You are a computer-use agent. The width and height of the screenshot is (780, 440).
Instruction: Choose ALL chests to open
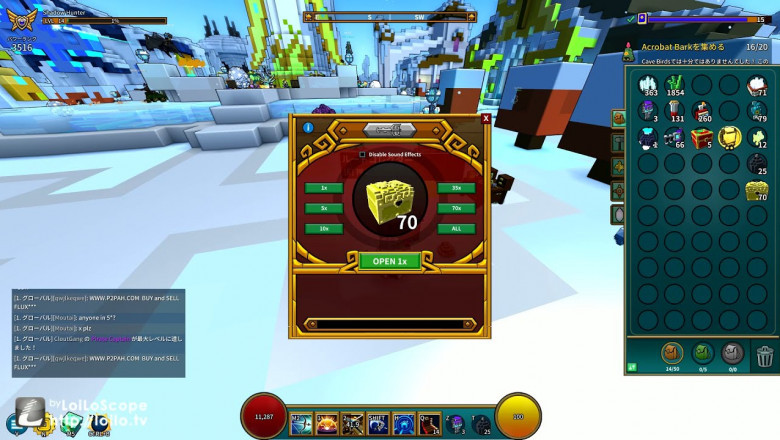pos(455,228)
